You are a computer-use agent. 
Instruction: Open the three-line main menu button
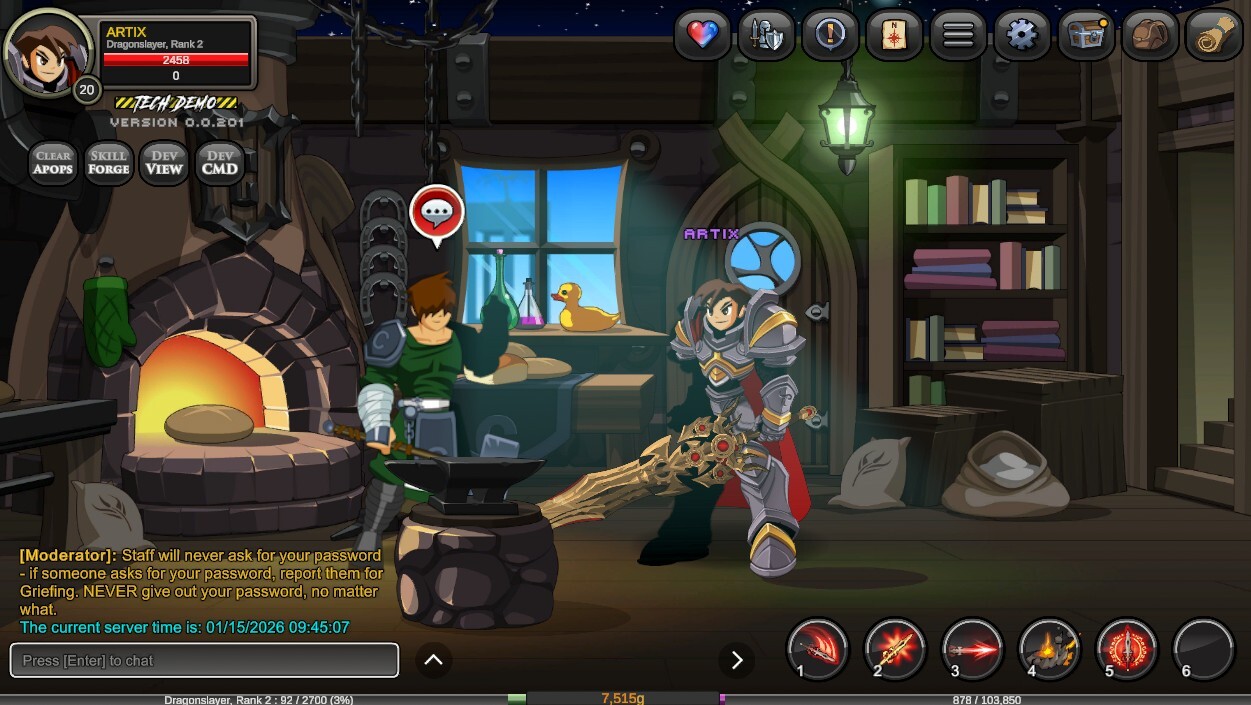[958, 36]
